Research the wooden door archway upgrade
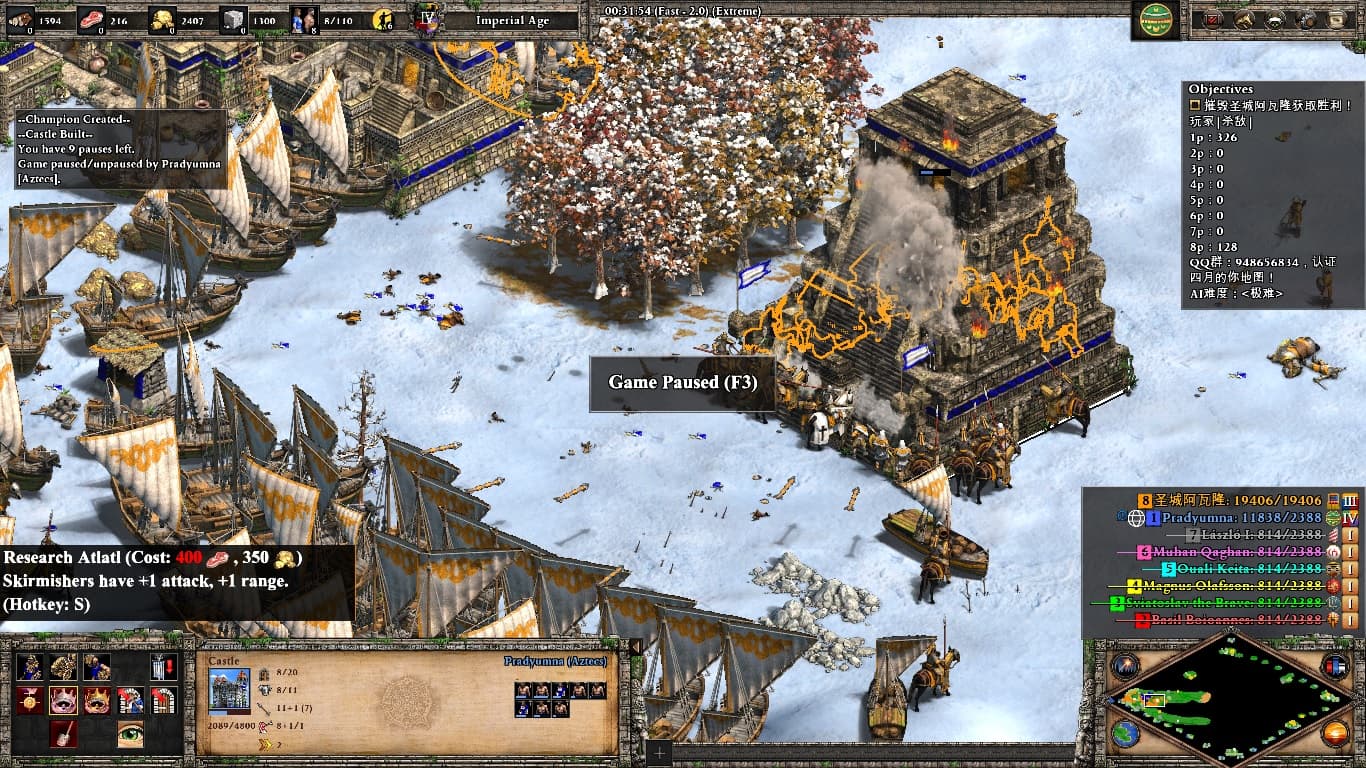 tap(163, 700)
